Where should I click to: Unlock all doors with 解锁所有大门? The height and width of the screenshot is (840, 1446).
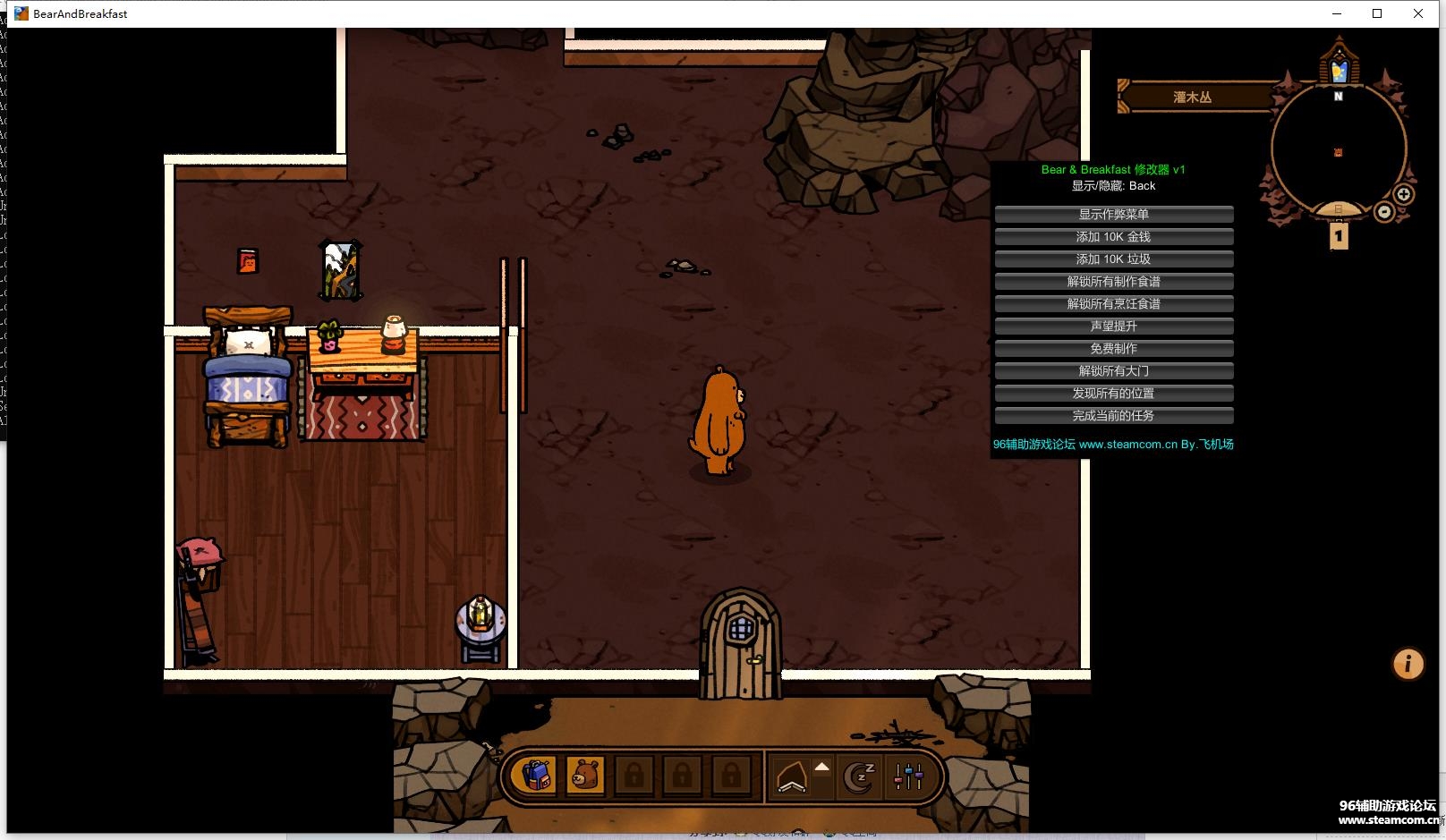[1113, 371]
